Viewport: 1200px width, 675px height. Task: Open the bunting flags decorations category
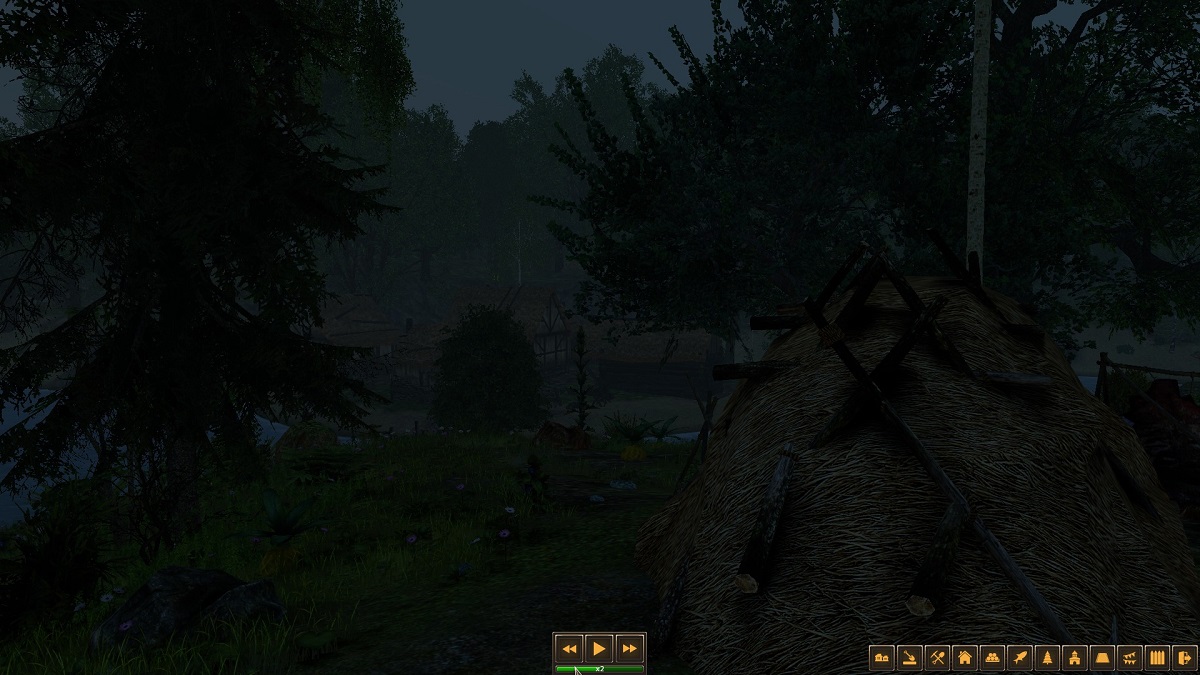click(1130, 658)
